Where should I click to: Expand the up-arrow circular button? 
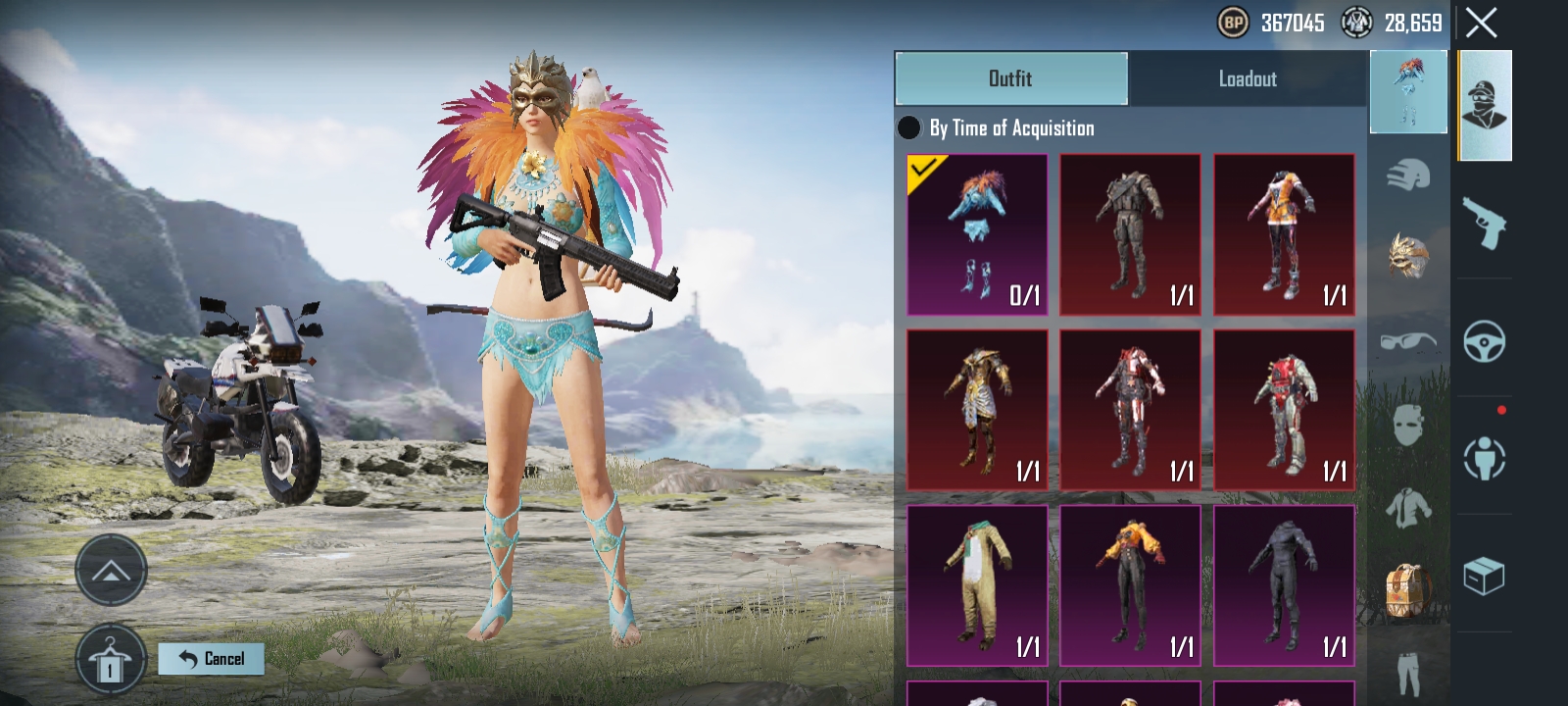pos(111,571)
